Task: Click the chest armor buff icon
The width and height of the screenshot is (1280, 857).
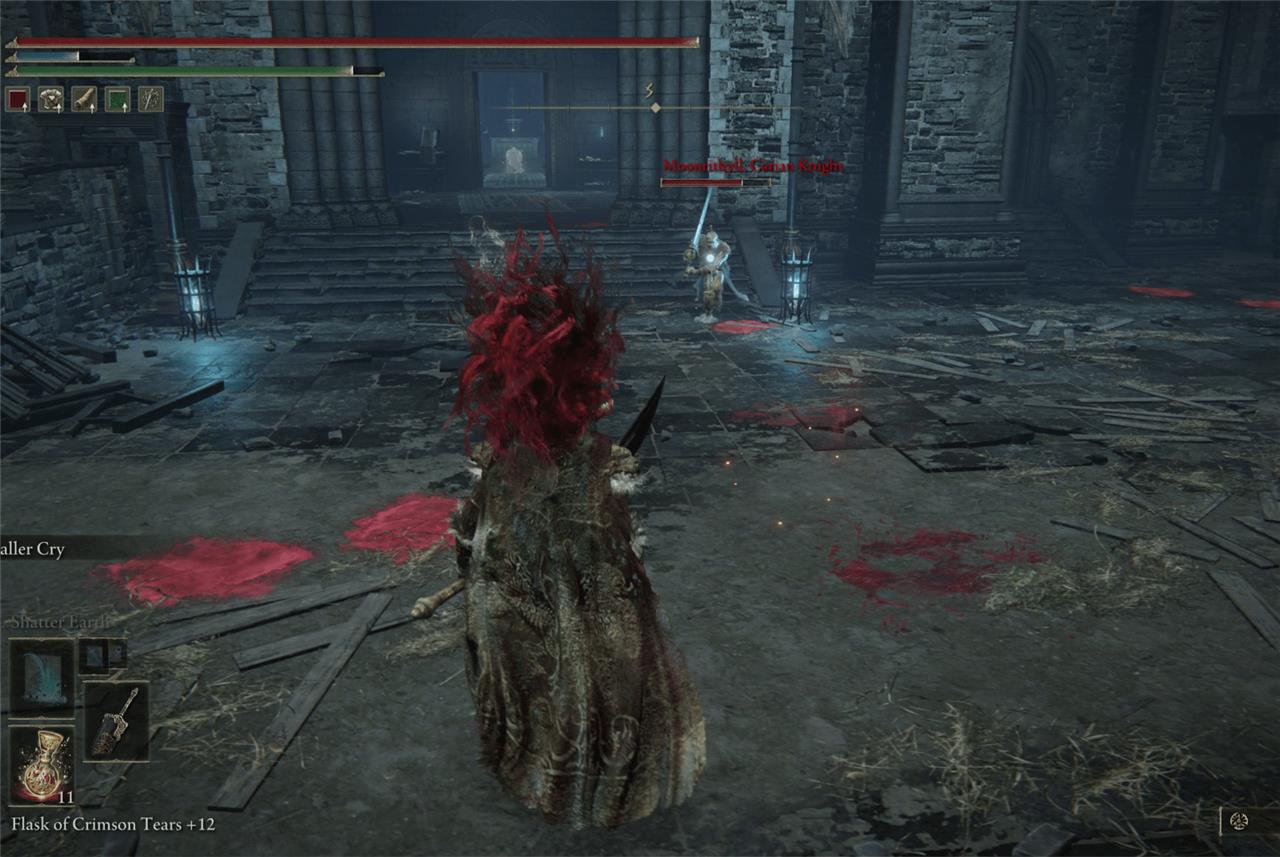Action: click(x=51, y=99)
